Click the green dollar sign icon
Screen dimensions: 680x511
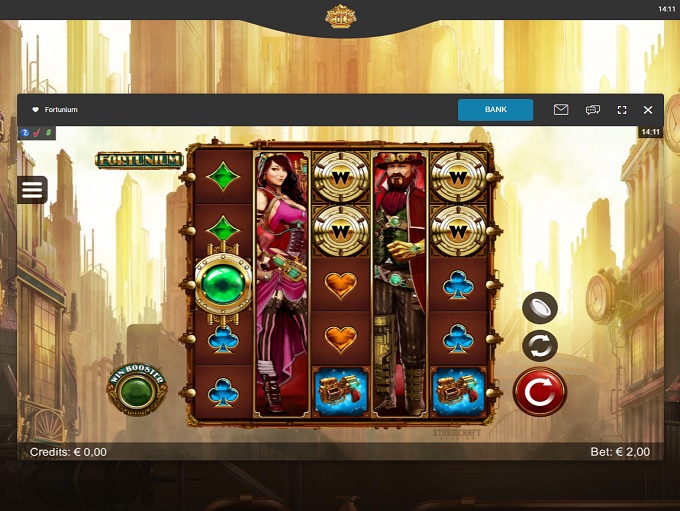tap(48, 132)
